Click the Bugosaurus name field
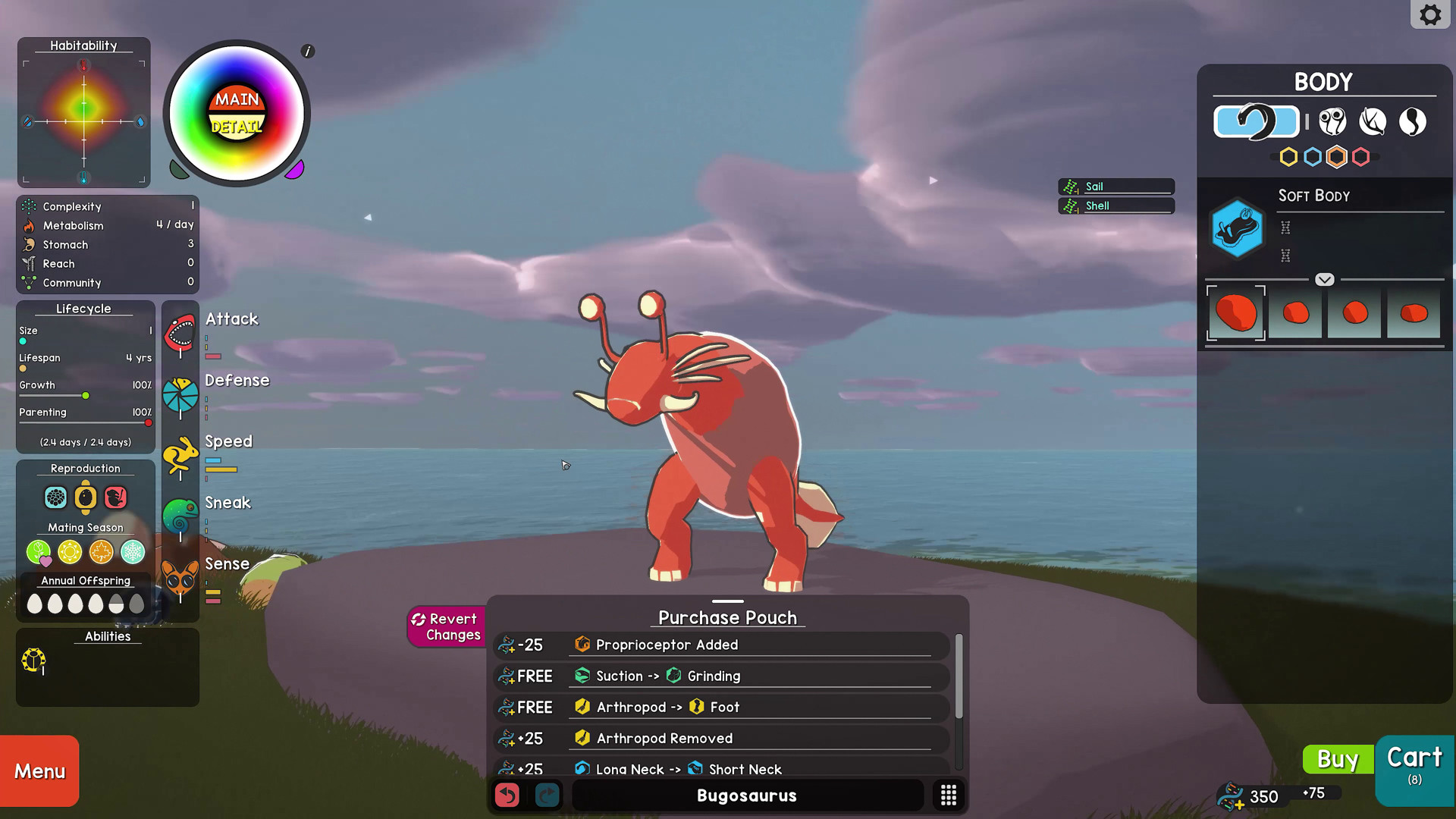This screenshot has height=819, width=1456. coord(746,795)
